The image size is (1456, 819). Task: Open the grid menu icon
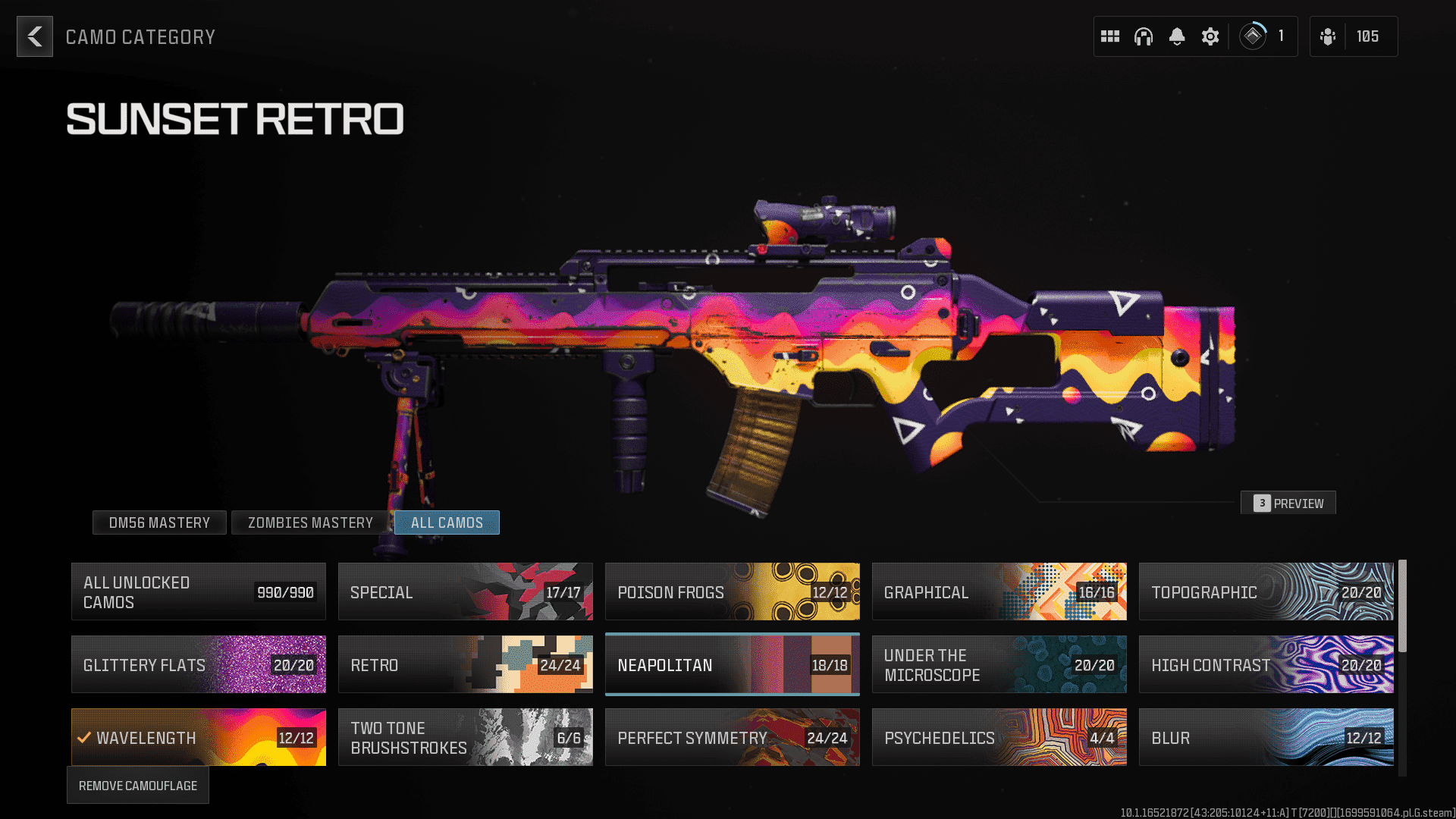[1110, 36]
